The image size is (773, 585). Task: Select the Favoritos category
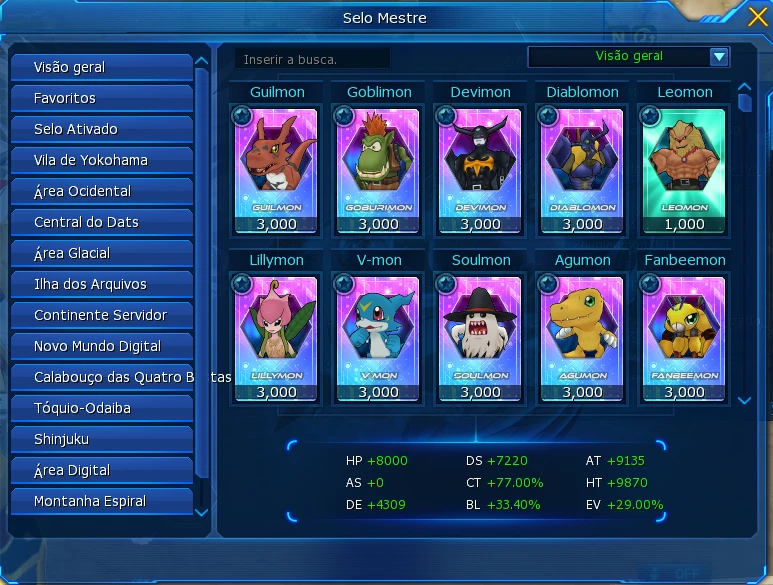pos(101,98)
